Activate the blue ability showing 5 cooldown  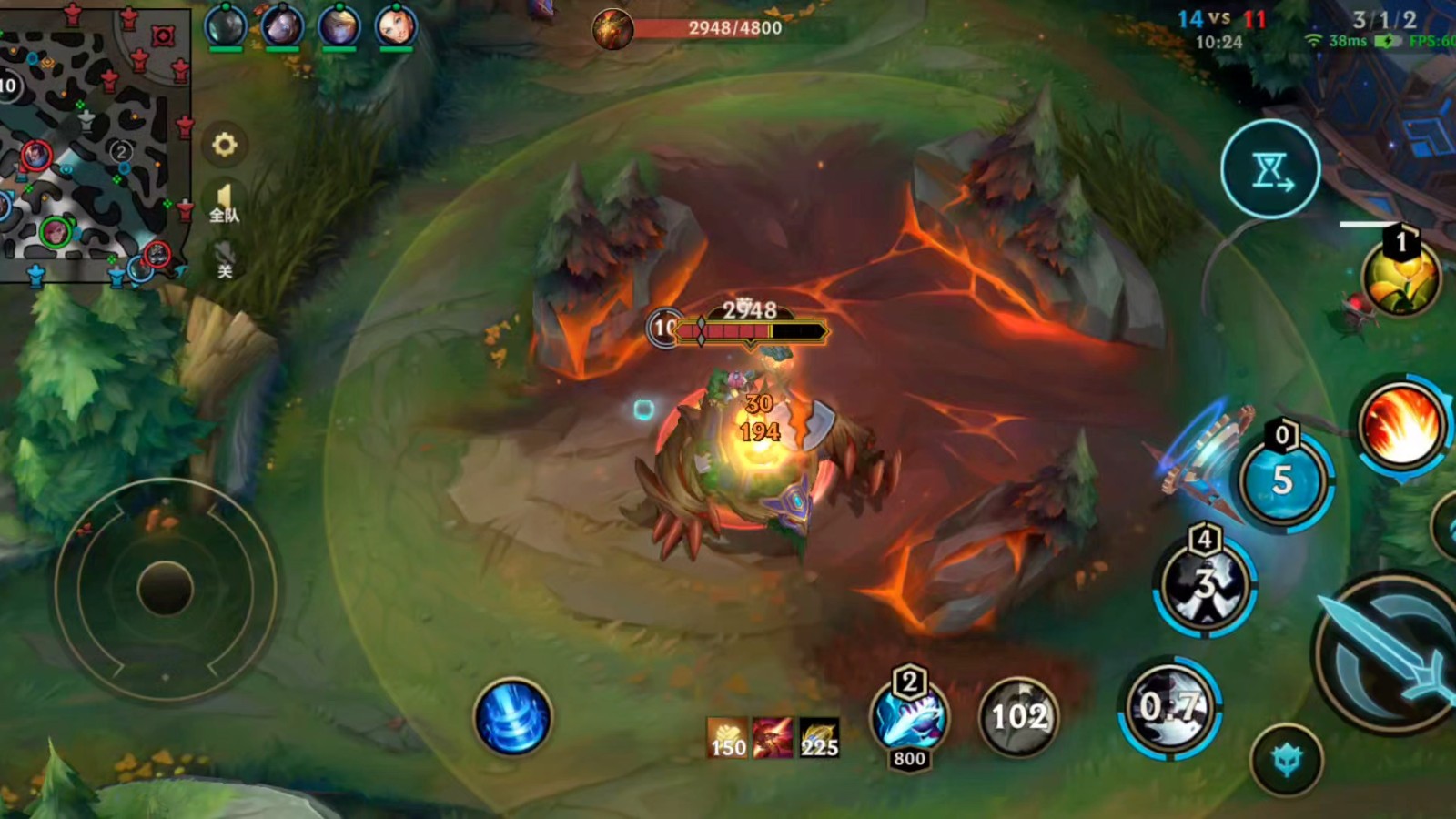(x=1283, y=480)
